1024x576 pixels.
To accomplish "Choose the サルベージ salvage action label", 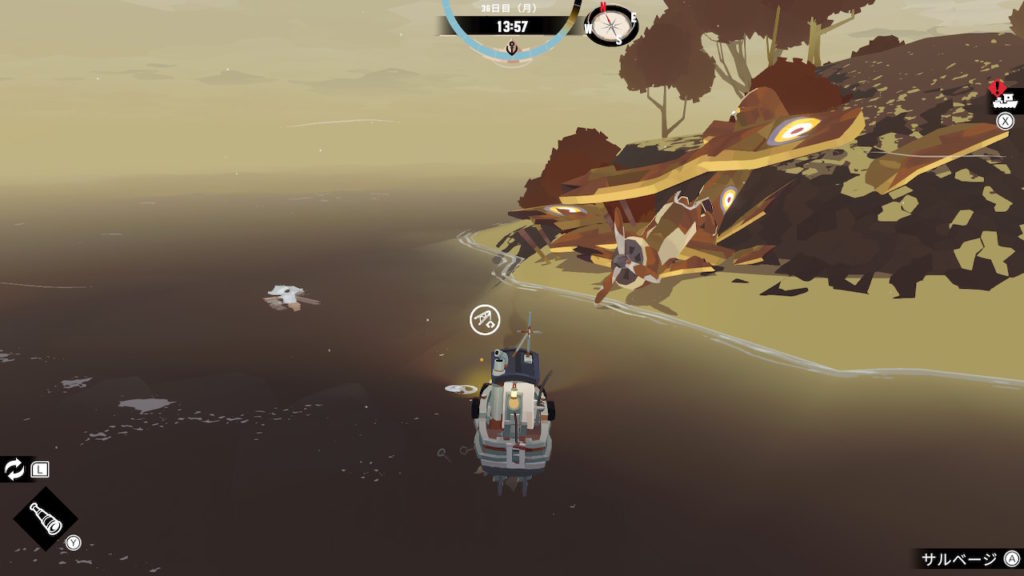I will [959, 559].
